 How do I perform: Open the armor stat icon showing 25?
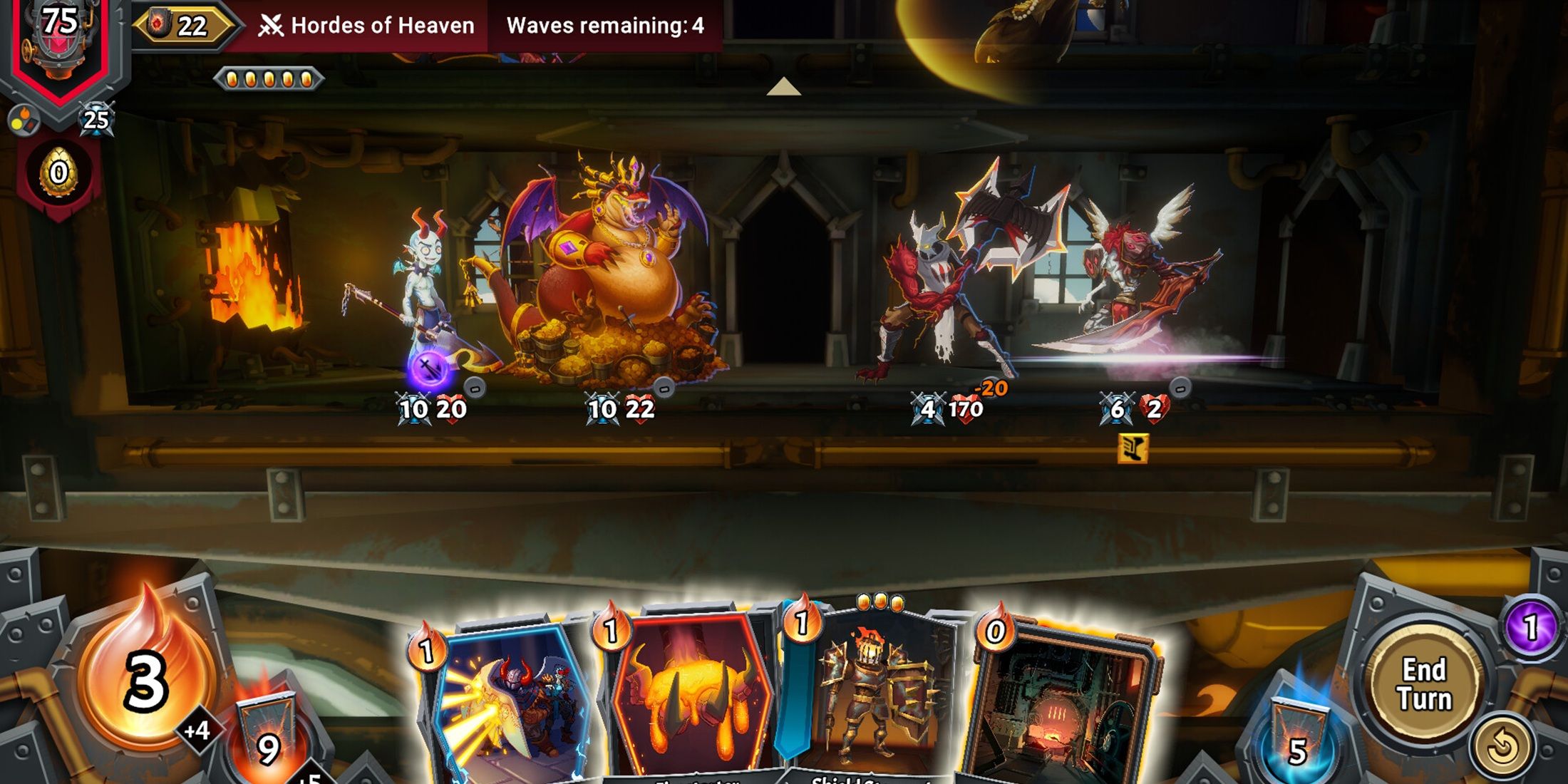[96, 120]
